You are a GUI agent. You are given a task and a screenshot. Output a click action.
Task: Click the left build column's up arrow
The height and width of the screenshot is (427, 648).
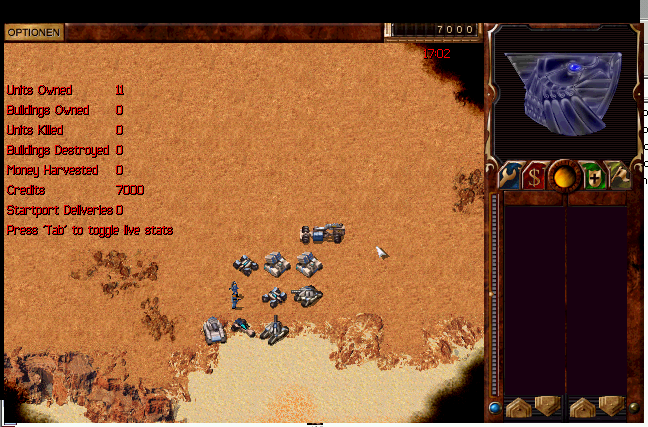[x=518, y=407]
